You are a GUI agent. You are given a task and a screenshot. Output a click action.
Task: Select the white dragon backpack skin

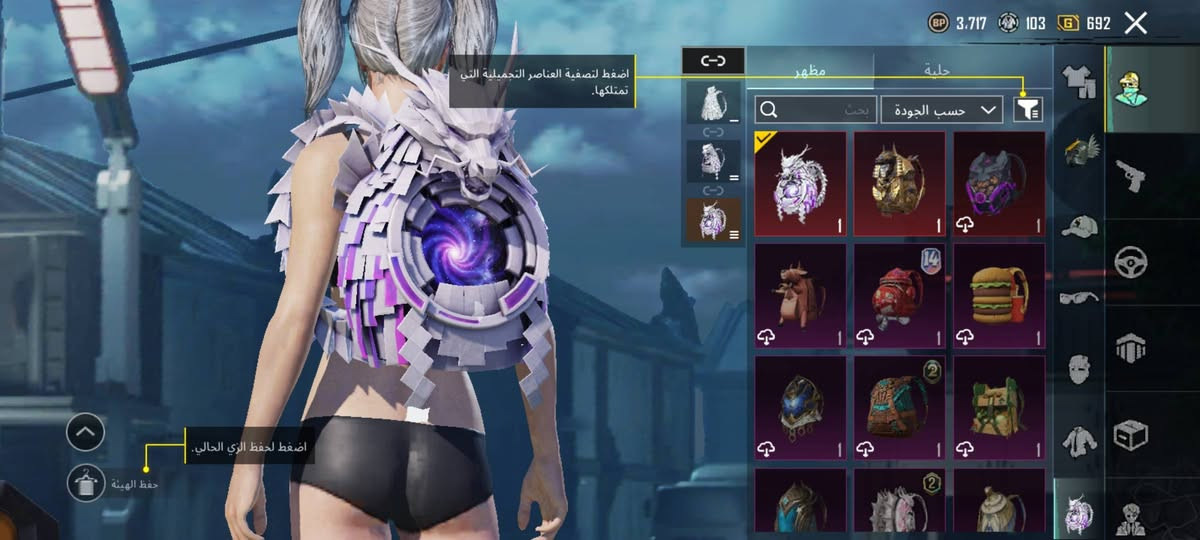point(799,183)
